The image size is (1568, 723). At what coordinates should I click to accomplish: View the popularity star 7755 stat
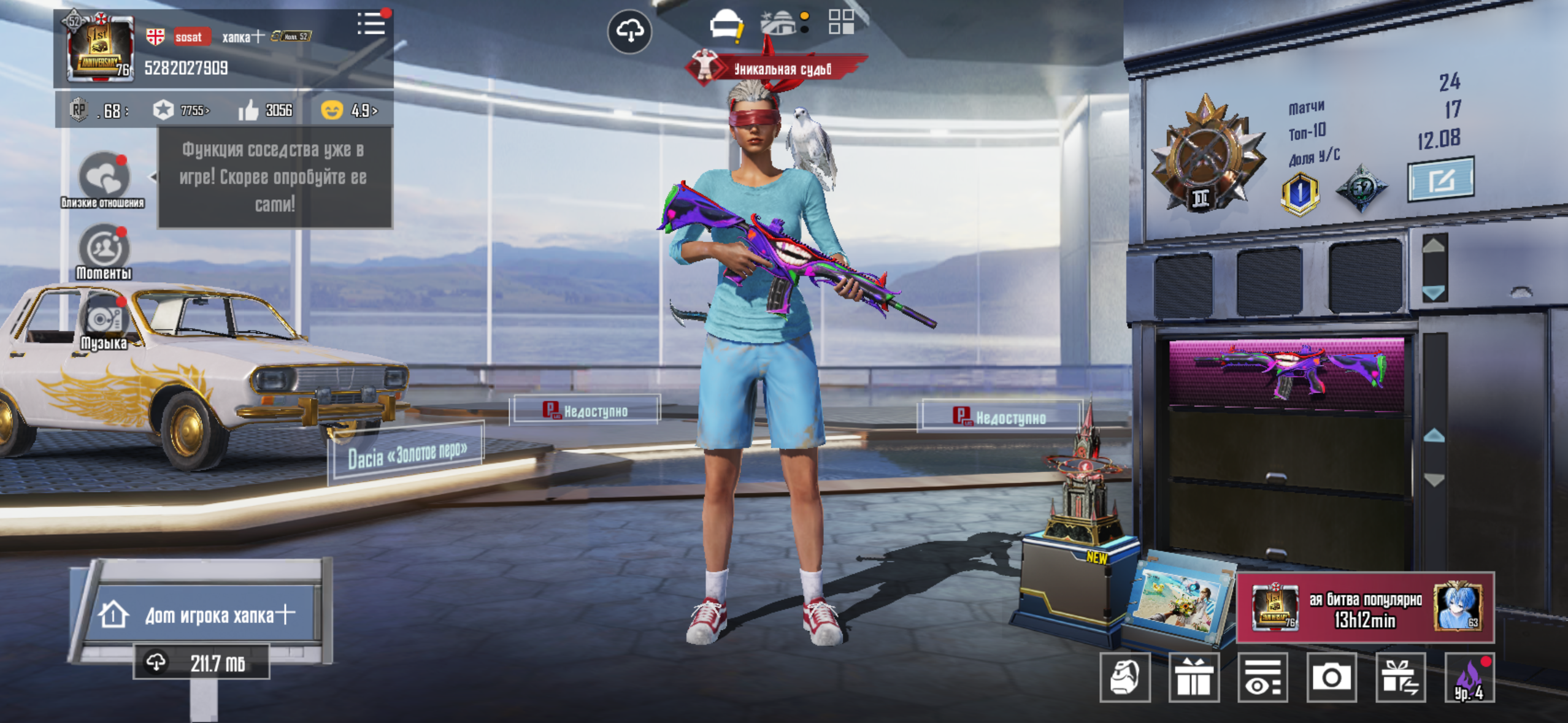click(x=181, y=110)
